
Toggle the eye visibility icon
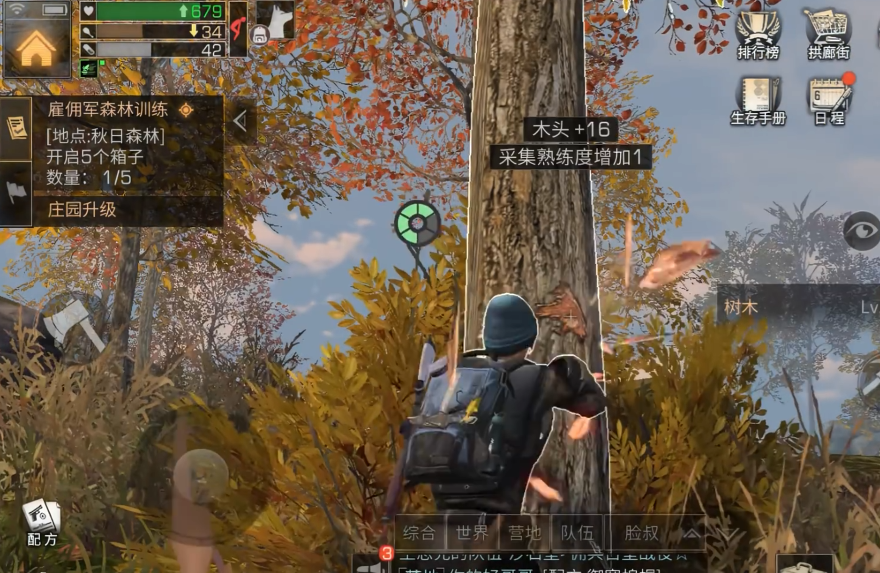click(861, 231)
